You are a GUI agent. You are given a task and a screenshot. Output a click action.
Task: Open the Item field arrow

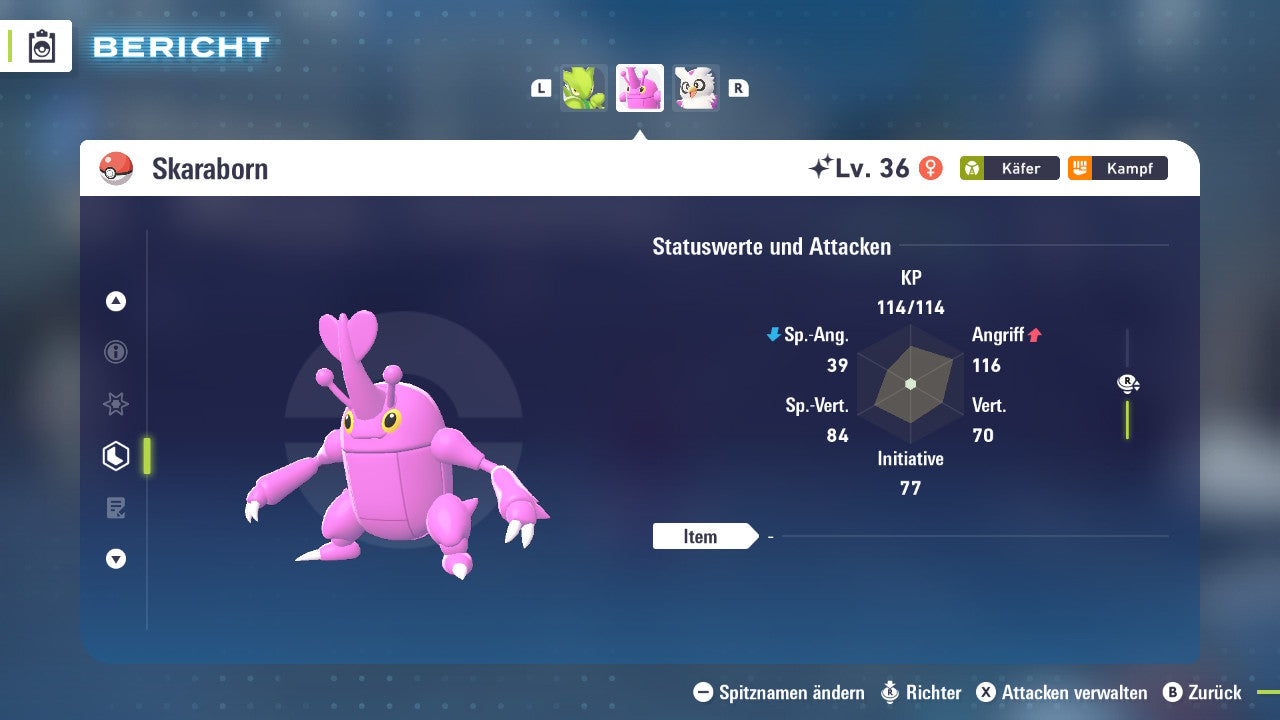click(x=707, y=537)
